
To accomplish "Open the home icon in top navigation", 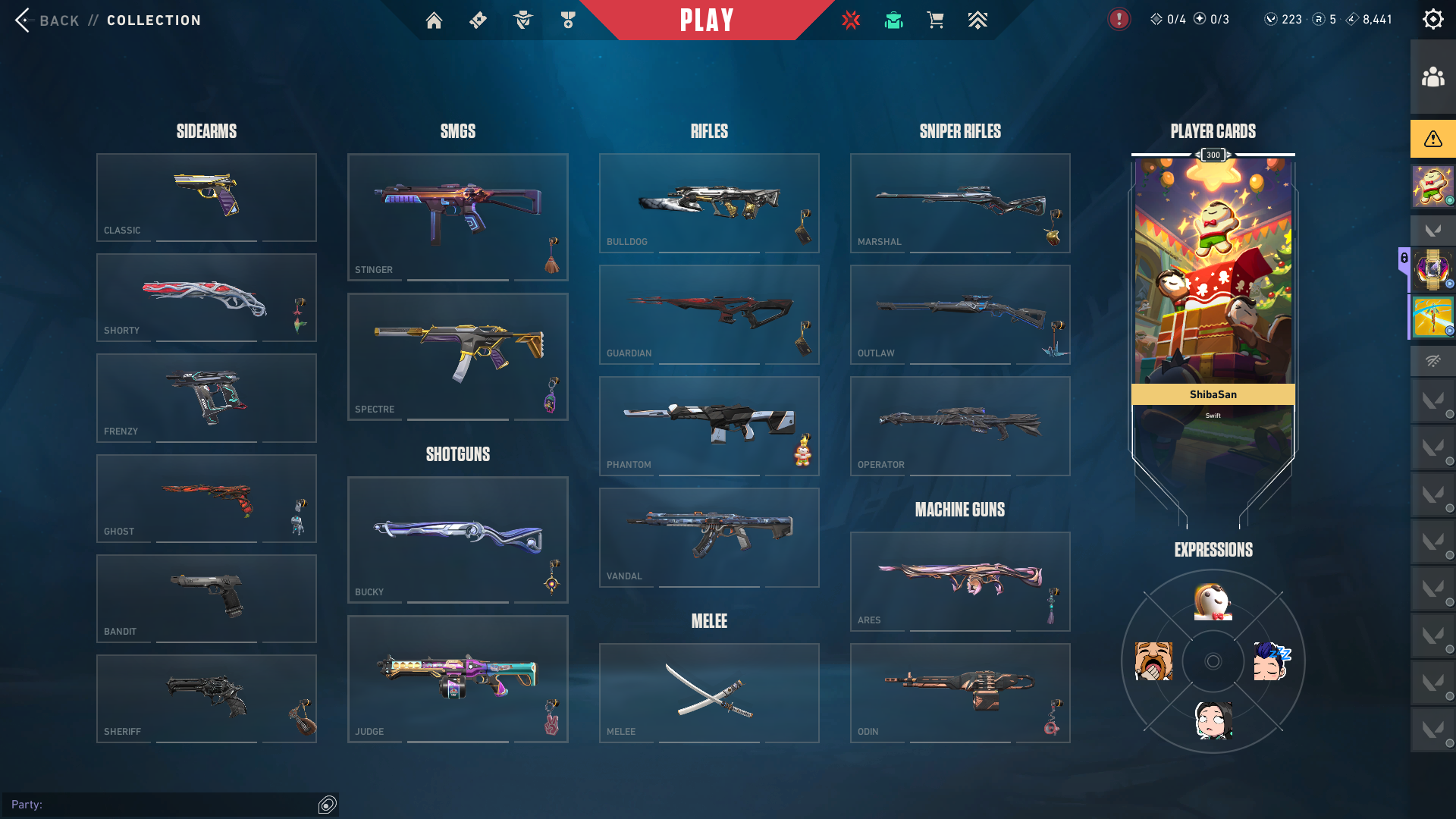I will tap(434, 20).
